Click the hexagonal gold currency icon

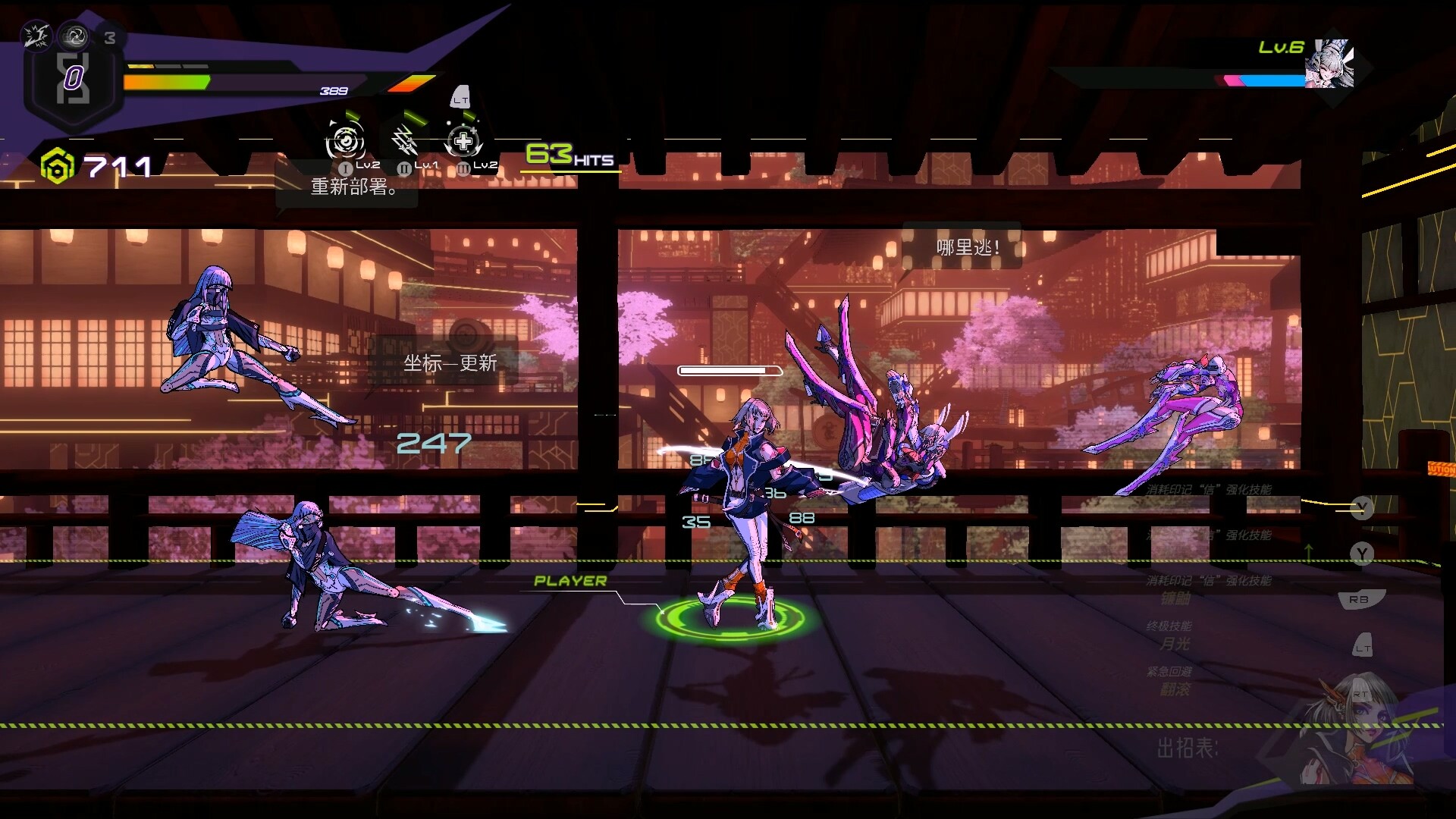click(x=58, y=166)
